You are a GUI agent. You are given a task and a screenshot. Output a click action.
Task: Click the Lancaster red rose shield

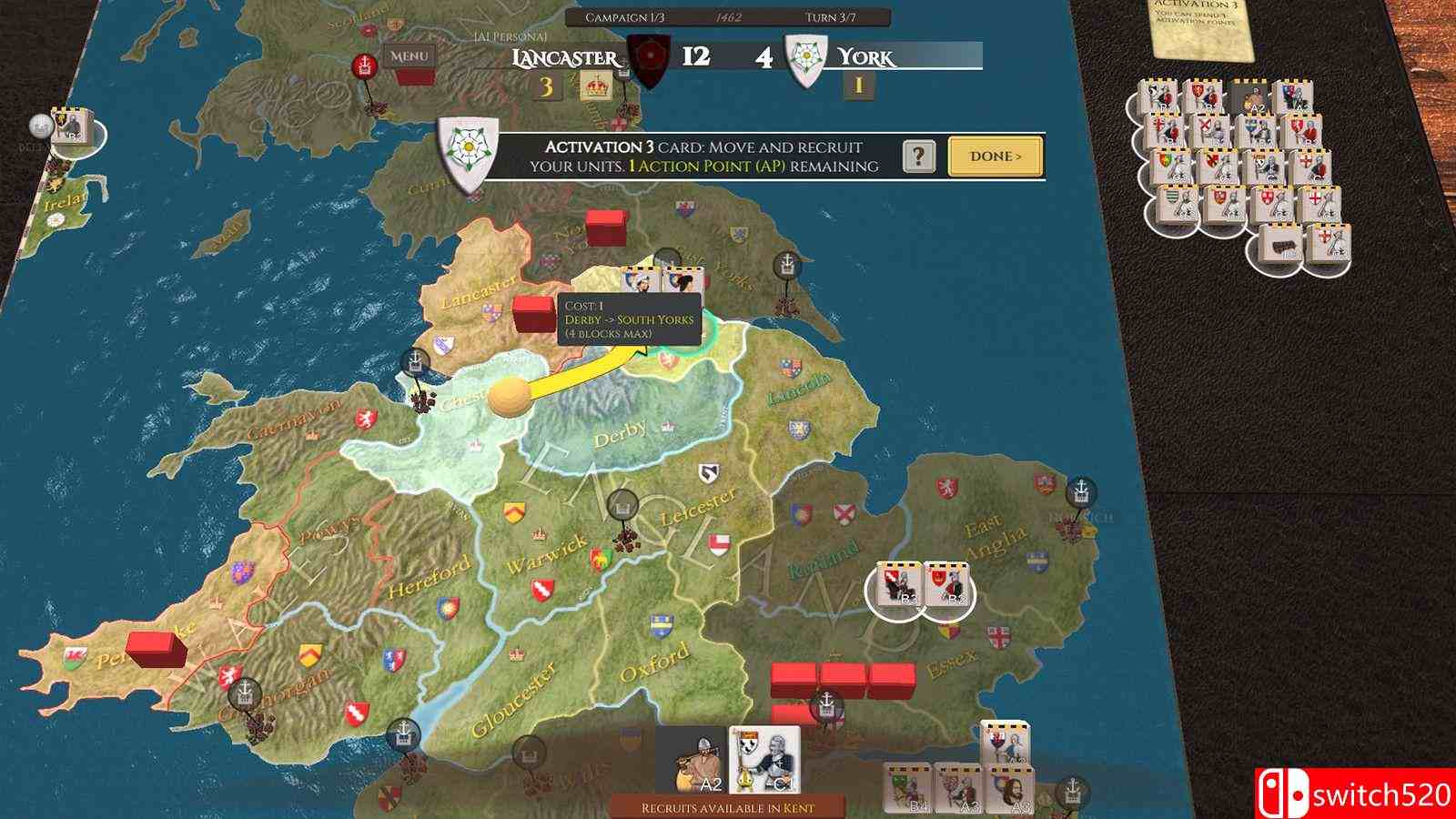(x=650, y=59)
